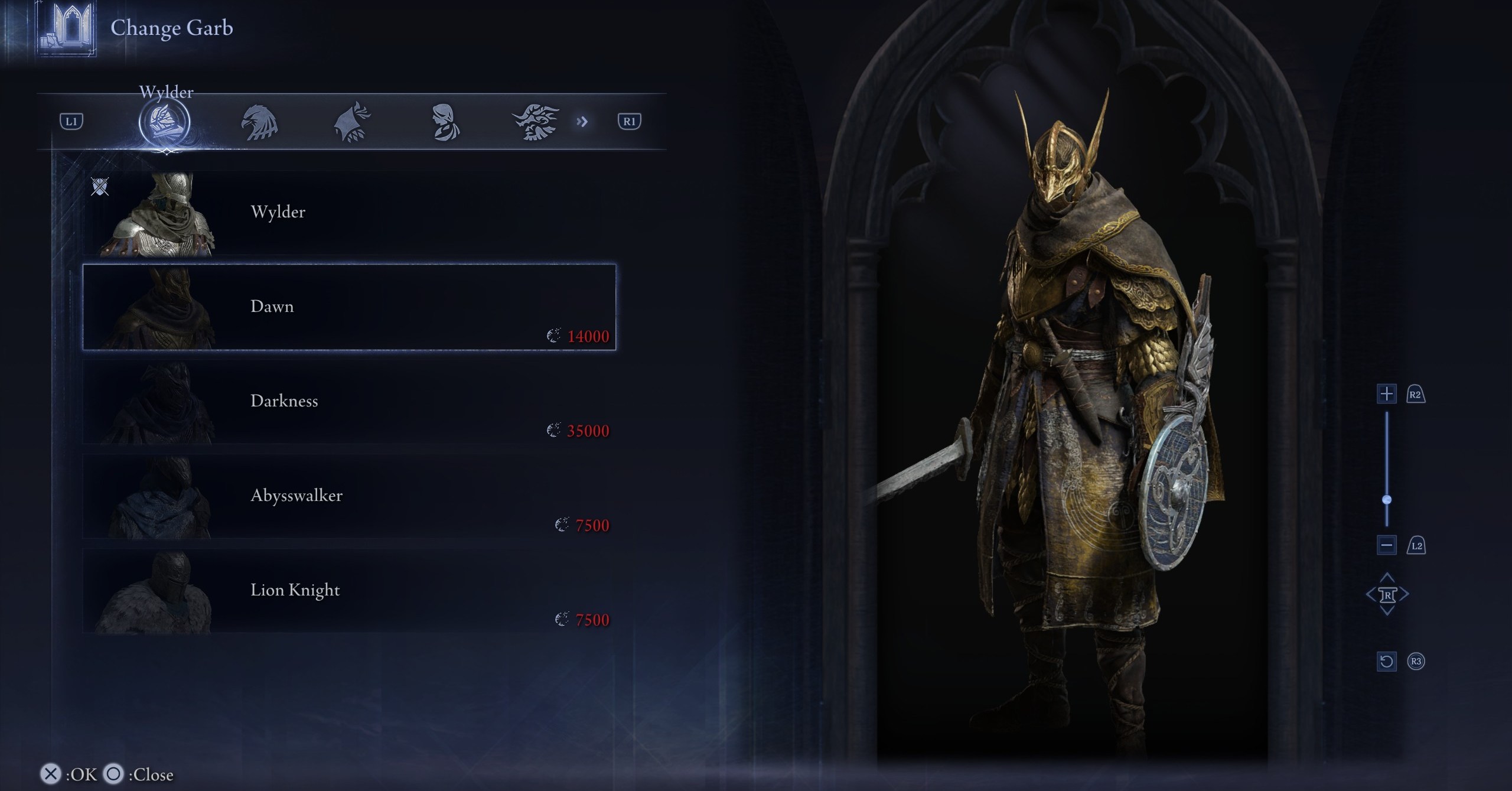This screenshot has height=791, width=1512.
Task: Switch to the roaring beast character tab
Action: pyautogui.click(x=535, y=122)
